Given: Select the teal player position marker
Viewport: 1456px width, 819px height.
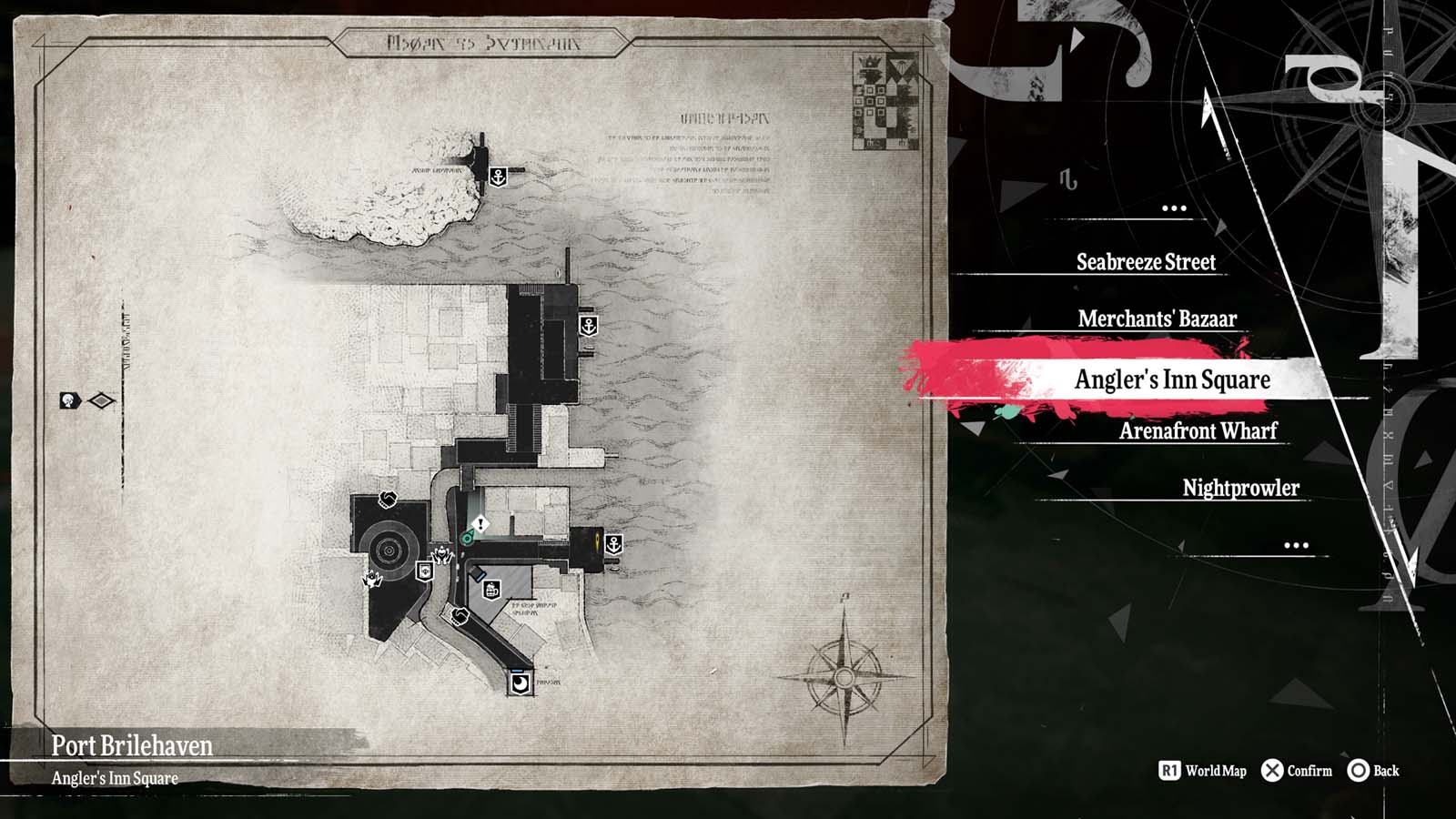Looking at the screenshot, I should click(x=467, y=537).
